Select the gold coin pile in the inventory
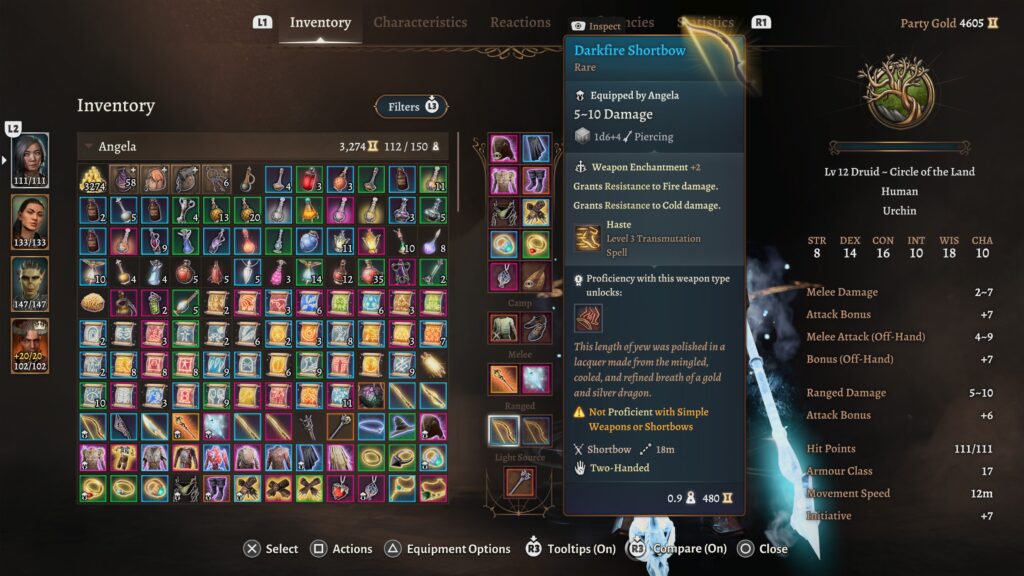The width and height of the screenshot is (1024, 576). coord(93,180)
